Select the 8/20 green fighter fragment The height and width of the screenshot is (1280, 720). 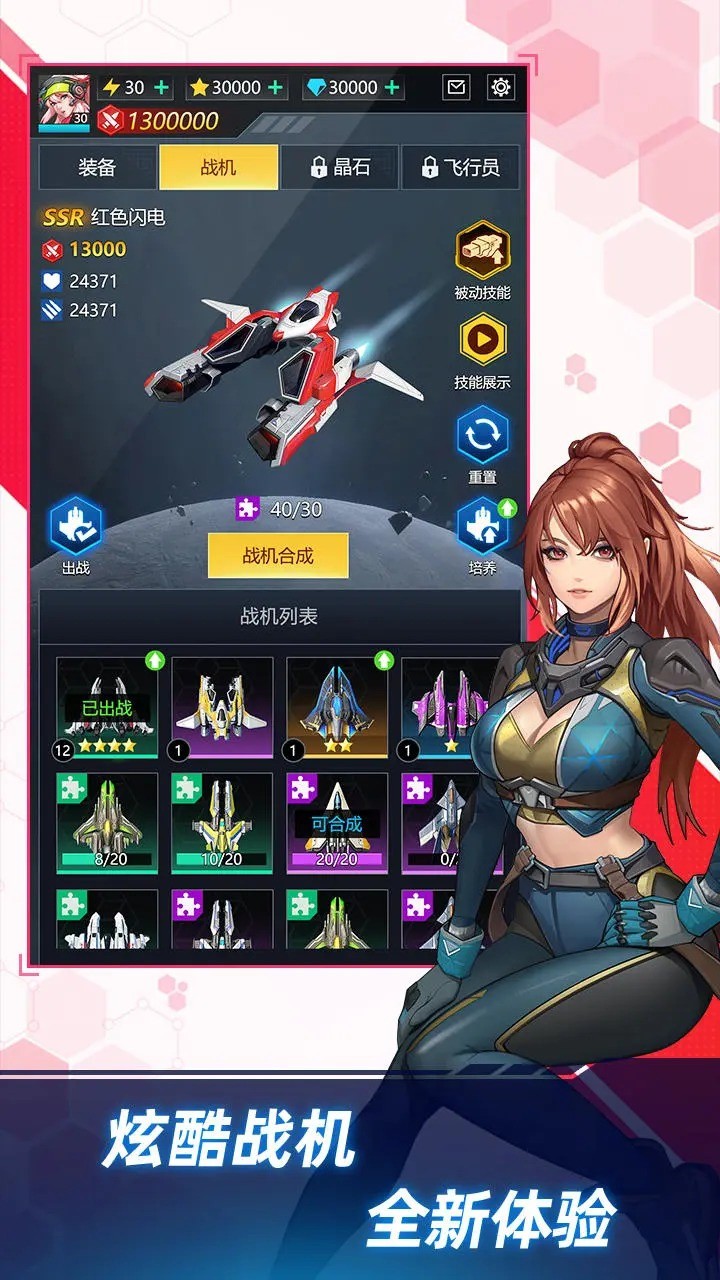[107, 822]
